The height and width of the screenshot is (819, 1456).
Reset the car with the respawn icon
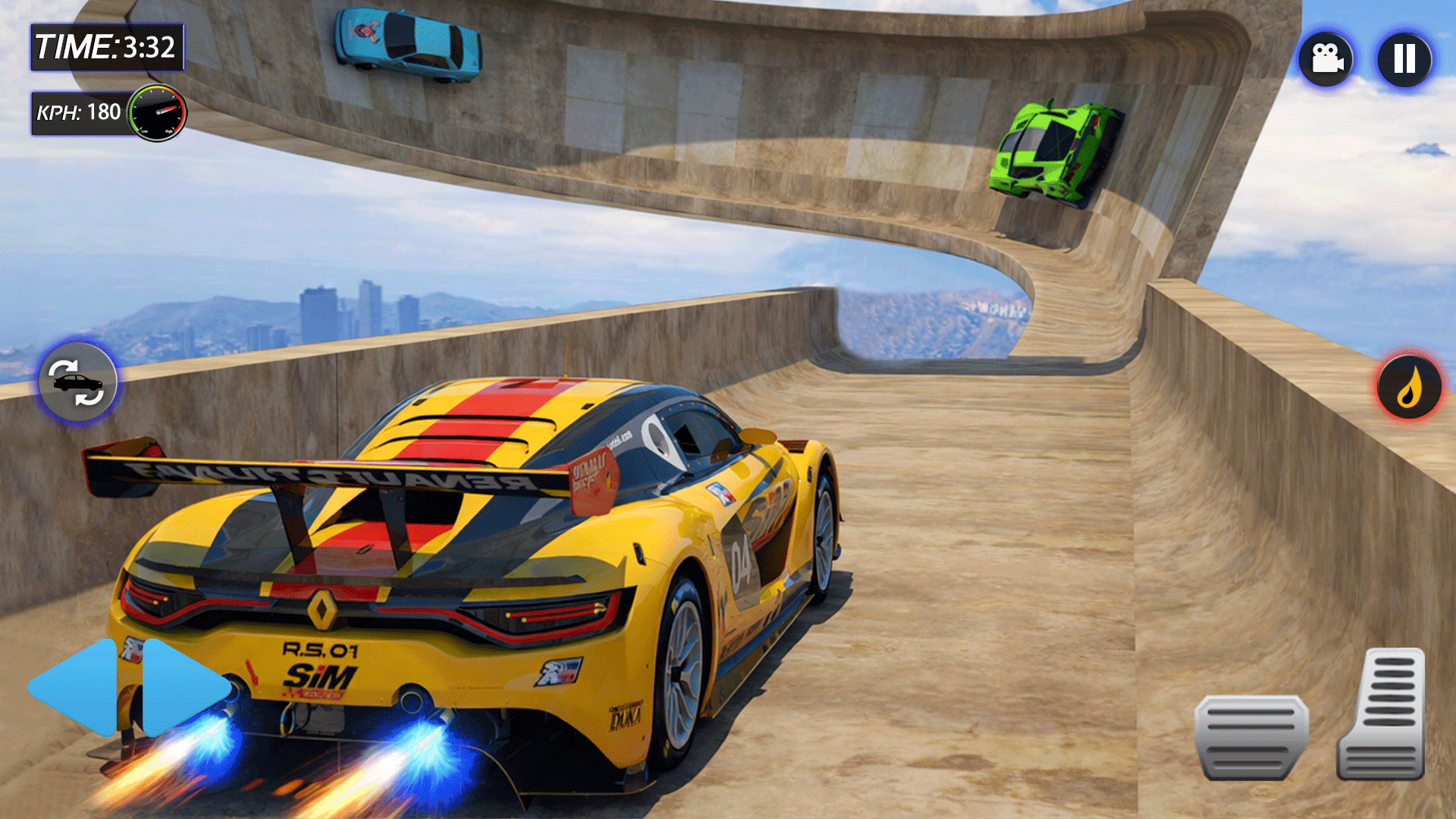[x=77, y=381]
